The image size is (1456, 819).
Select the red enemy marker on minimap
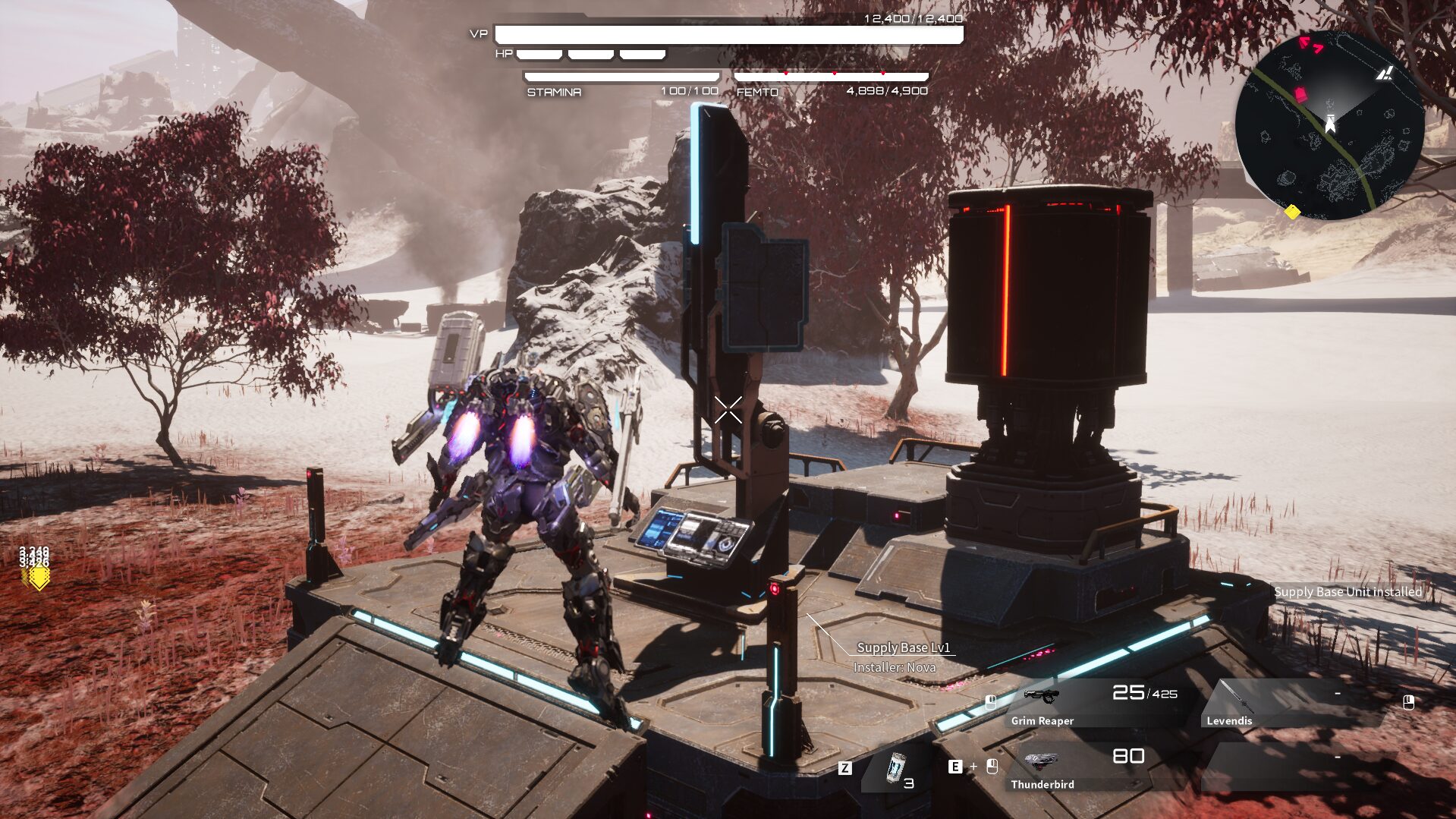pos(1300,94)
